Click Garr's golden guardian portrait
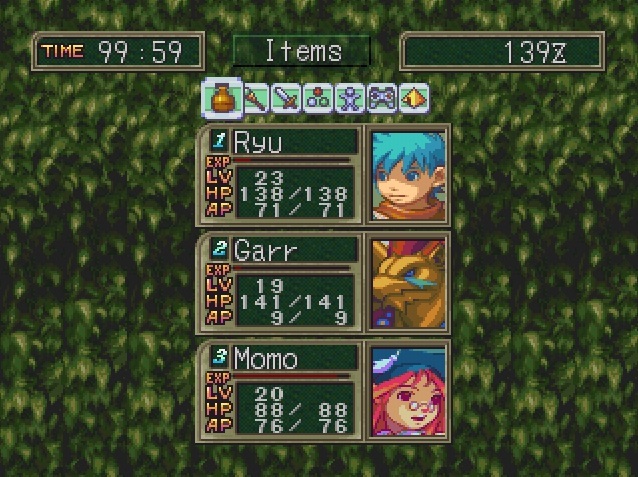The image size is (638, 477). [x=407, y=283]
